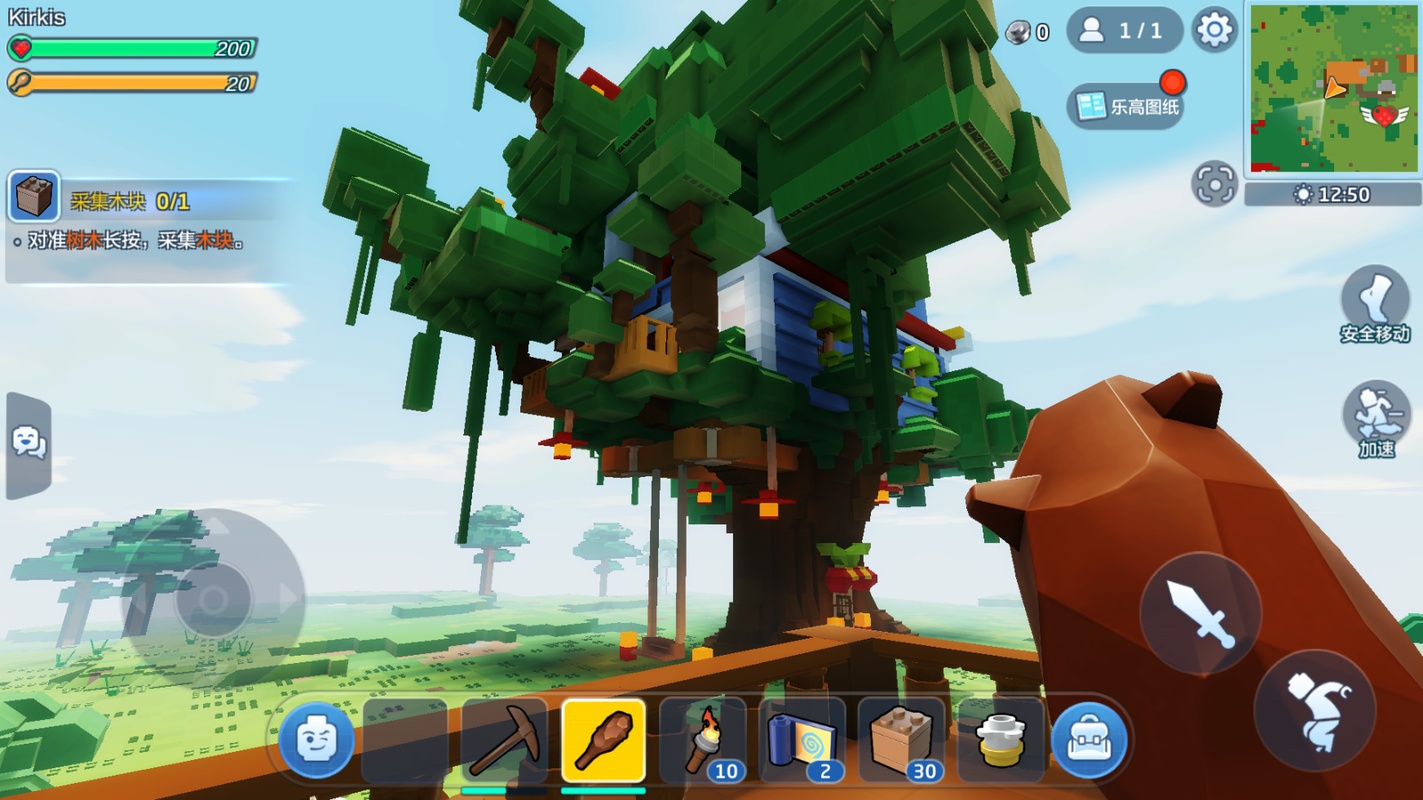Select the pickaxe hotbar slot
The image size is (1423, 800).
coord(504,741)
